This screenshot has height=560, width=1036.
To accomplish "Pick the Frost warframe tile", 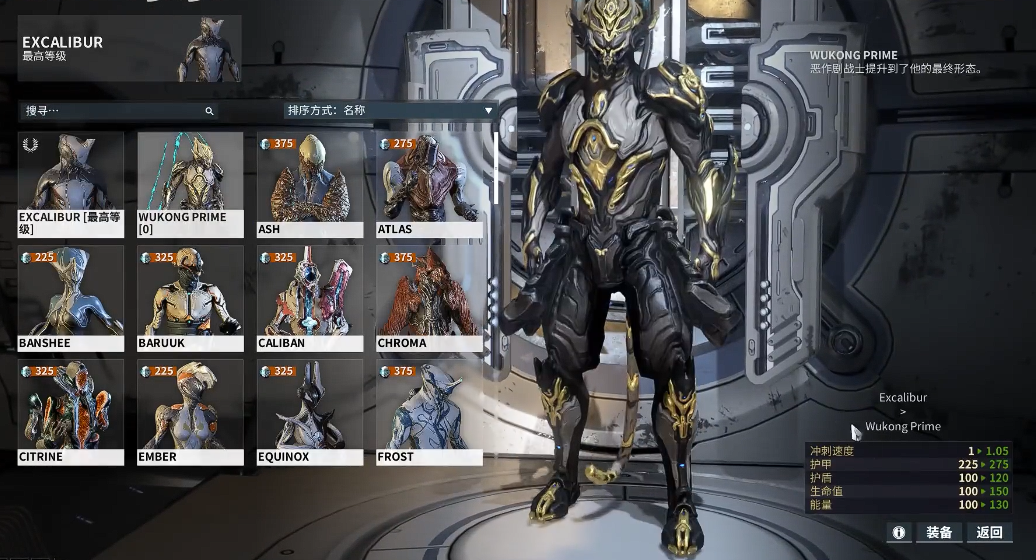I will point(429,412).
